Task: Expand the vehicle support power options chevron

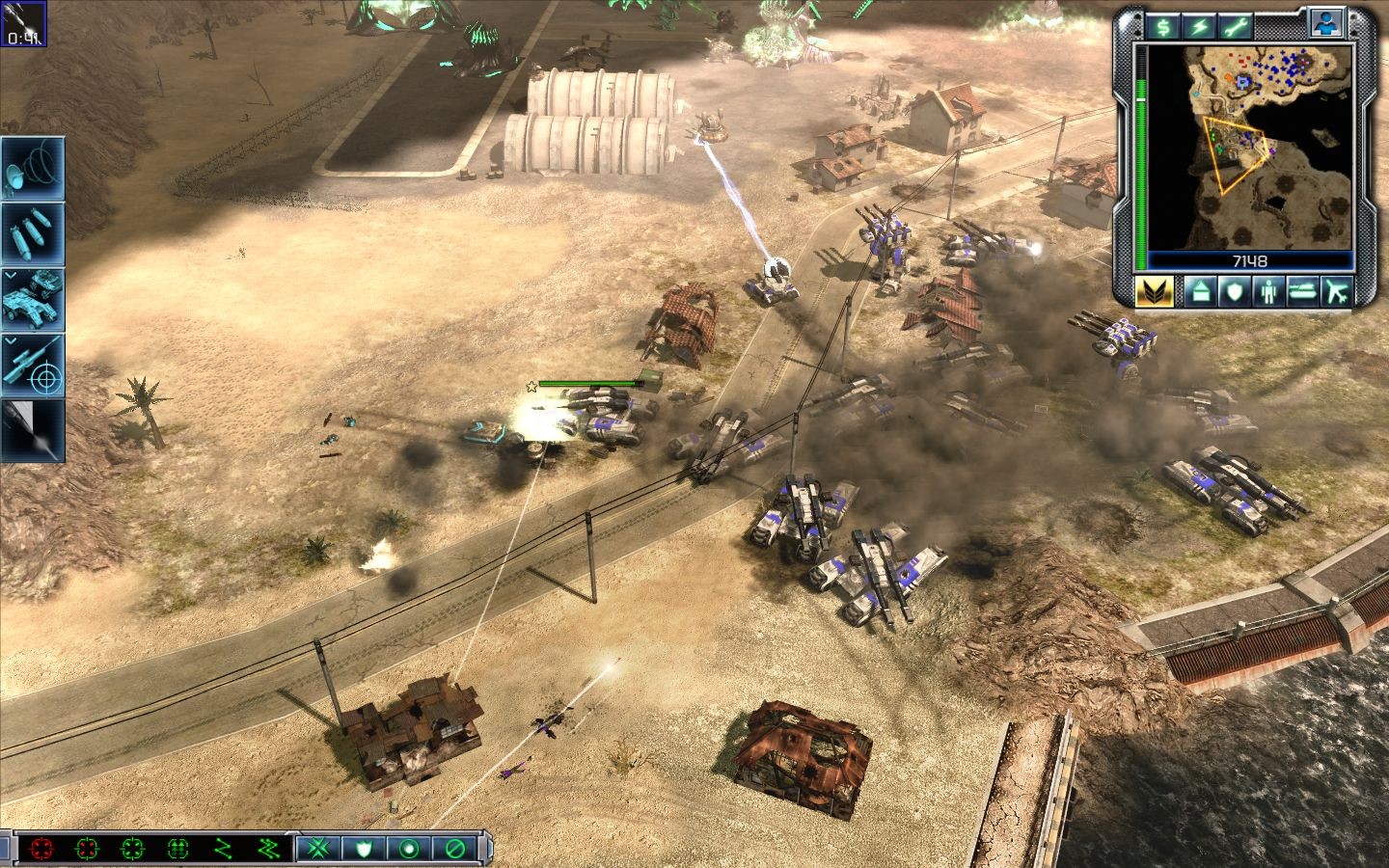Action: pyautogui.click(x=12, y=277)
